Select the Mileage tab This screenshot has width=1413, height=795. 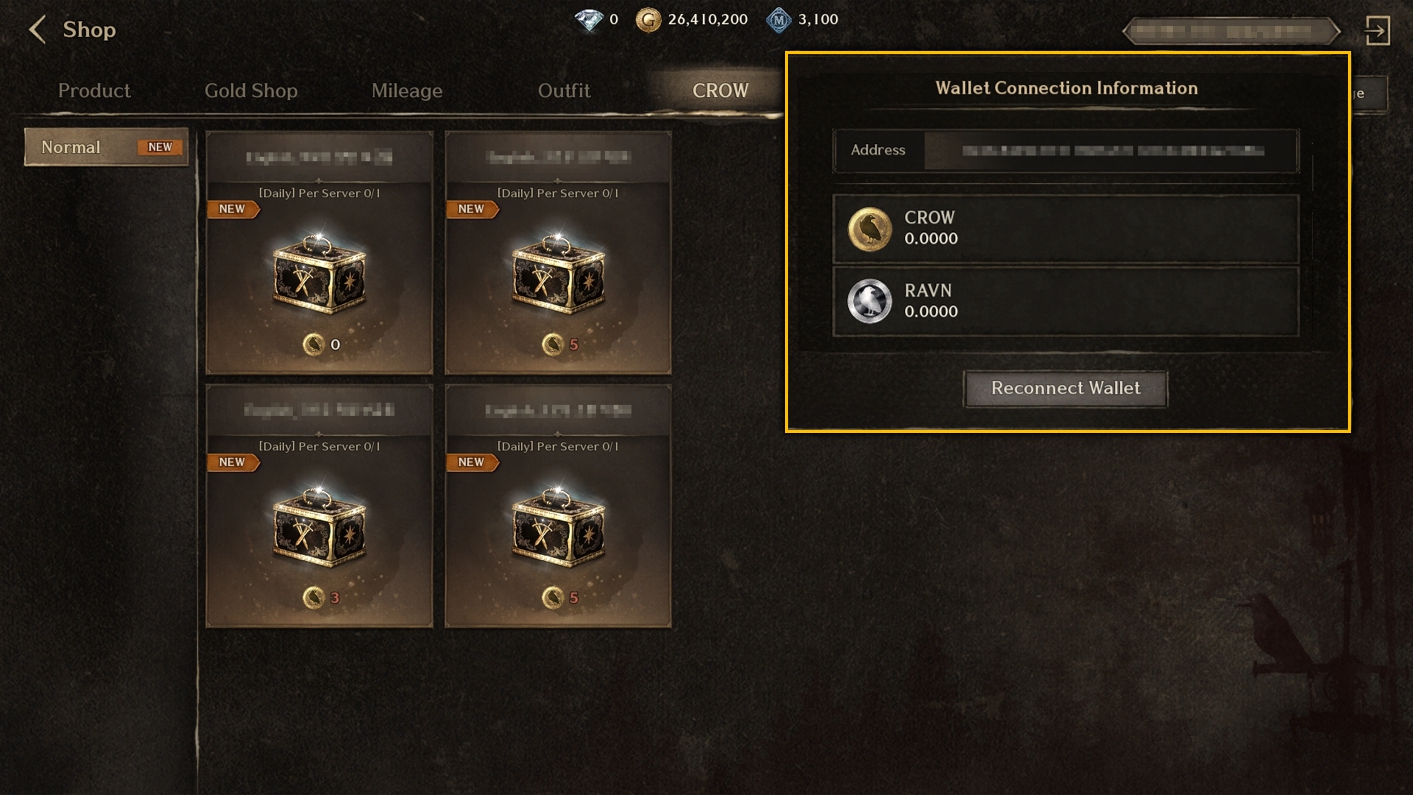(406, 91)
